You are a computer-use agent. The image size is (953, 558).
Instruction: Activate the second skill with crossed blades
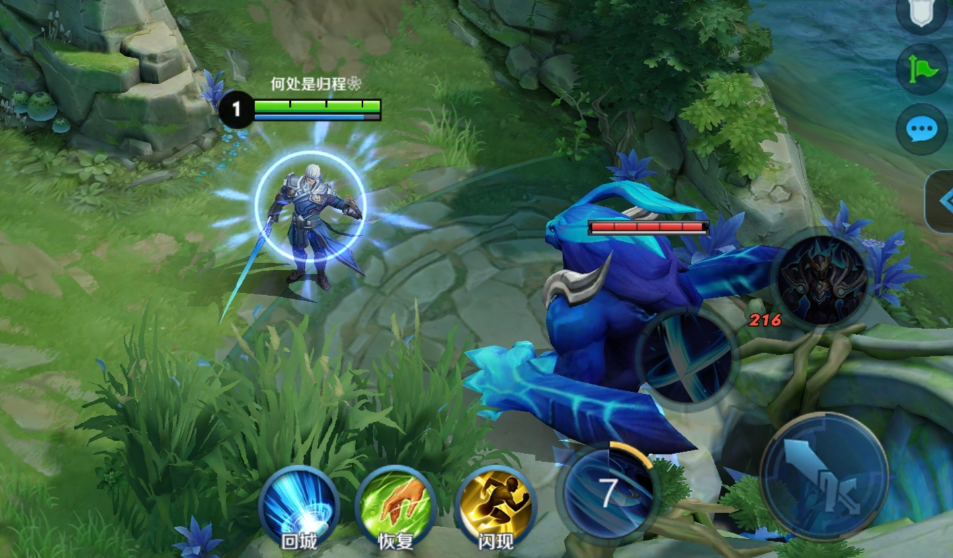pyautogui.click(x=687, y=359)
